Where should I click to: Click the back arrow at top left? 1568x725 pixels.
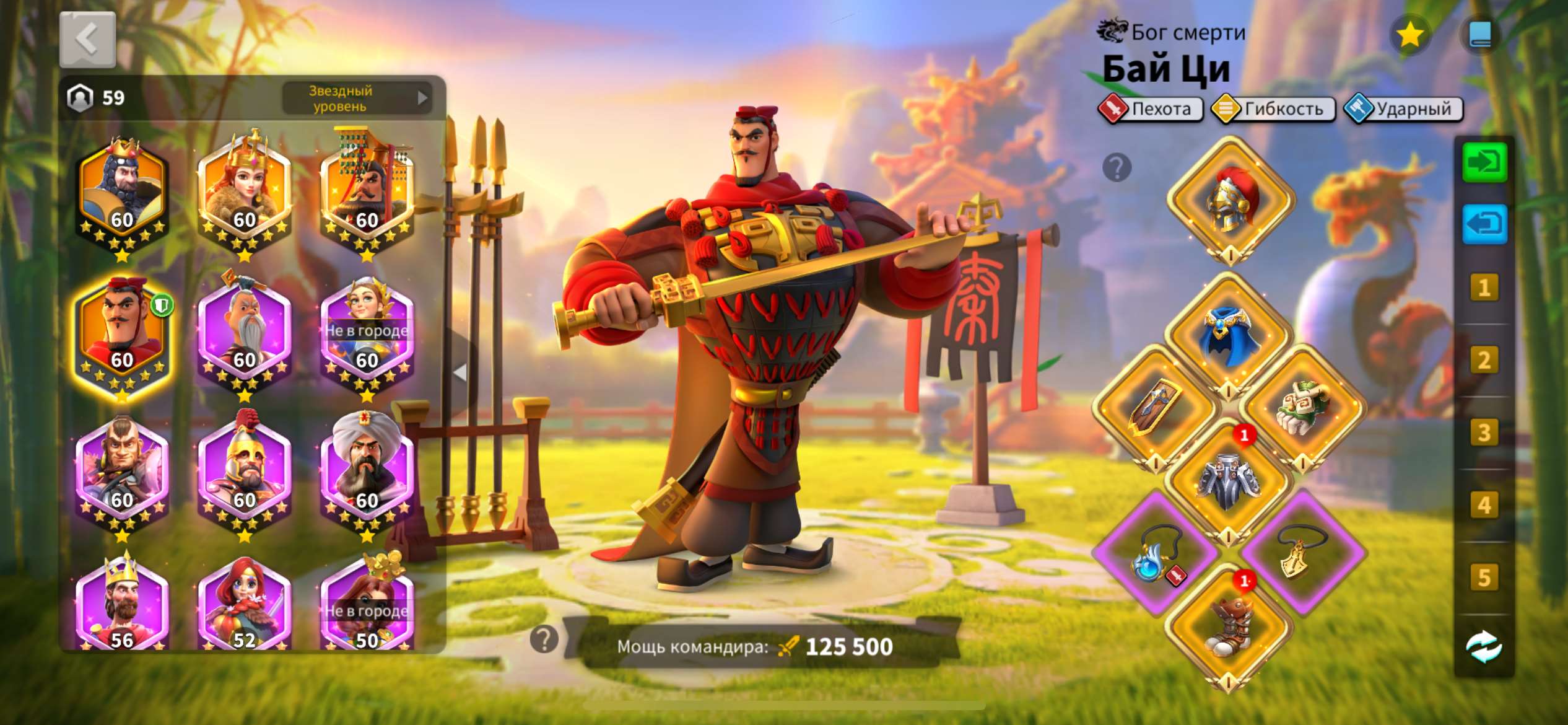click(x=87, y=38)
